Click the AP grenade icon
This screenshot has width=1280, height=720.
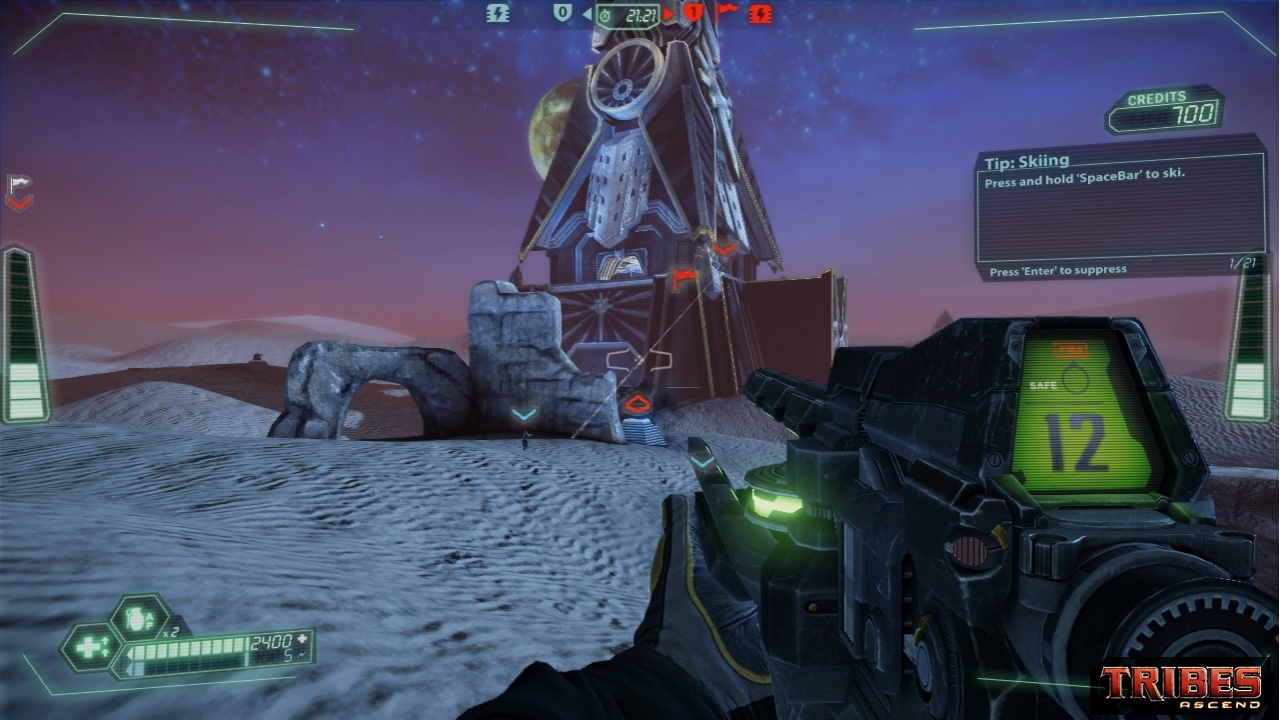pos(139,617)
